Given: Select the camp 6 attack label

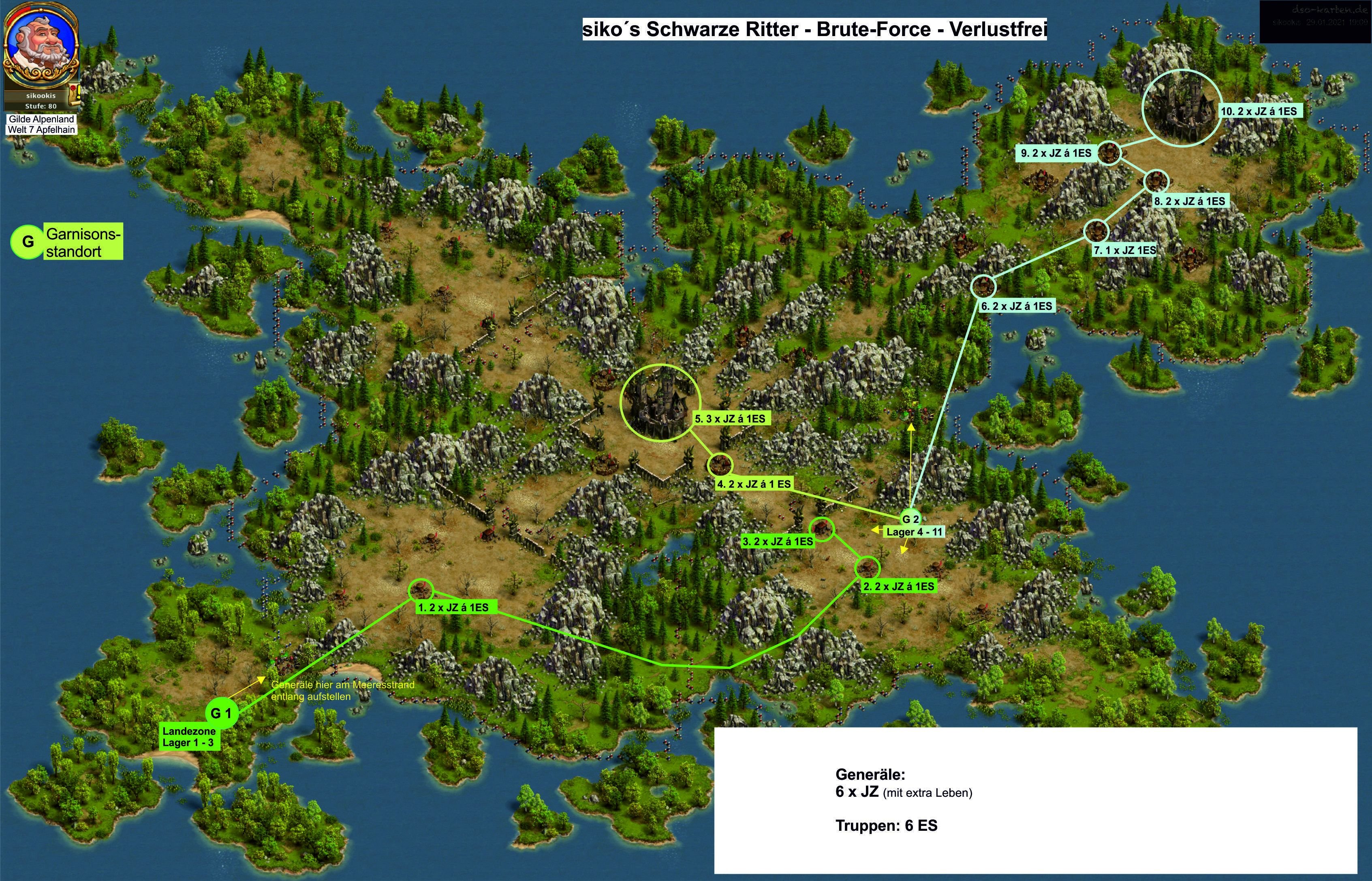Looking at the screenshot, I should 1016,306.
